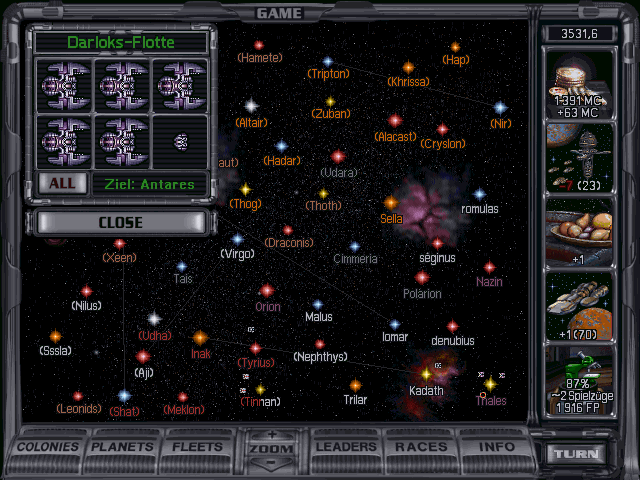Viewport: 640px width, 480px height.
Task: View the RACES diplomacy screen
Action: (421, 446)
